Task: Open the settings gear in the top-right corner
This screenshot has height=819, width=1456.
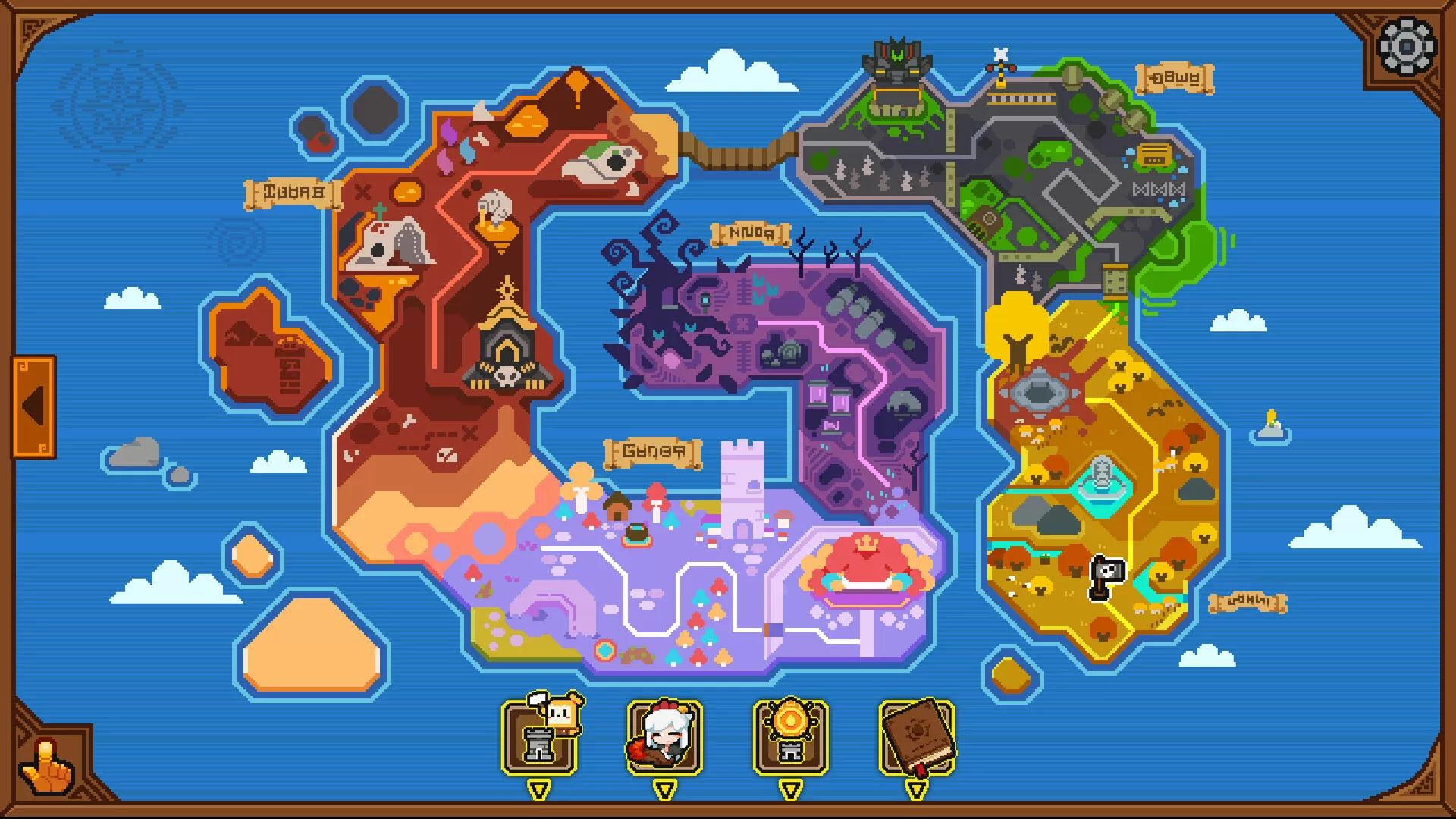Action: click(1408, 47)
